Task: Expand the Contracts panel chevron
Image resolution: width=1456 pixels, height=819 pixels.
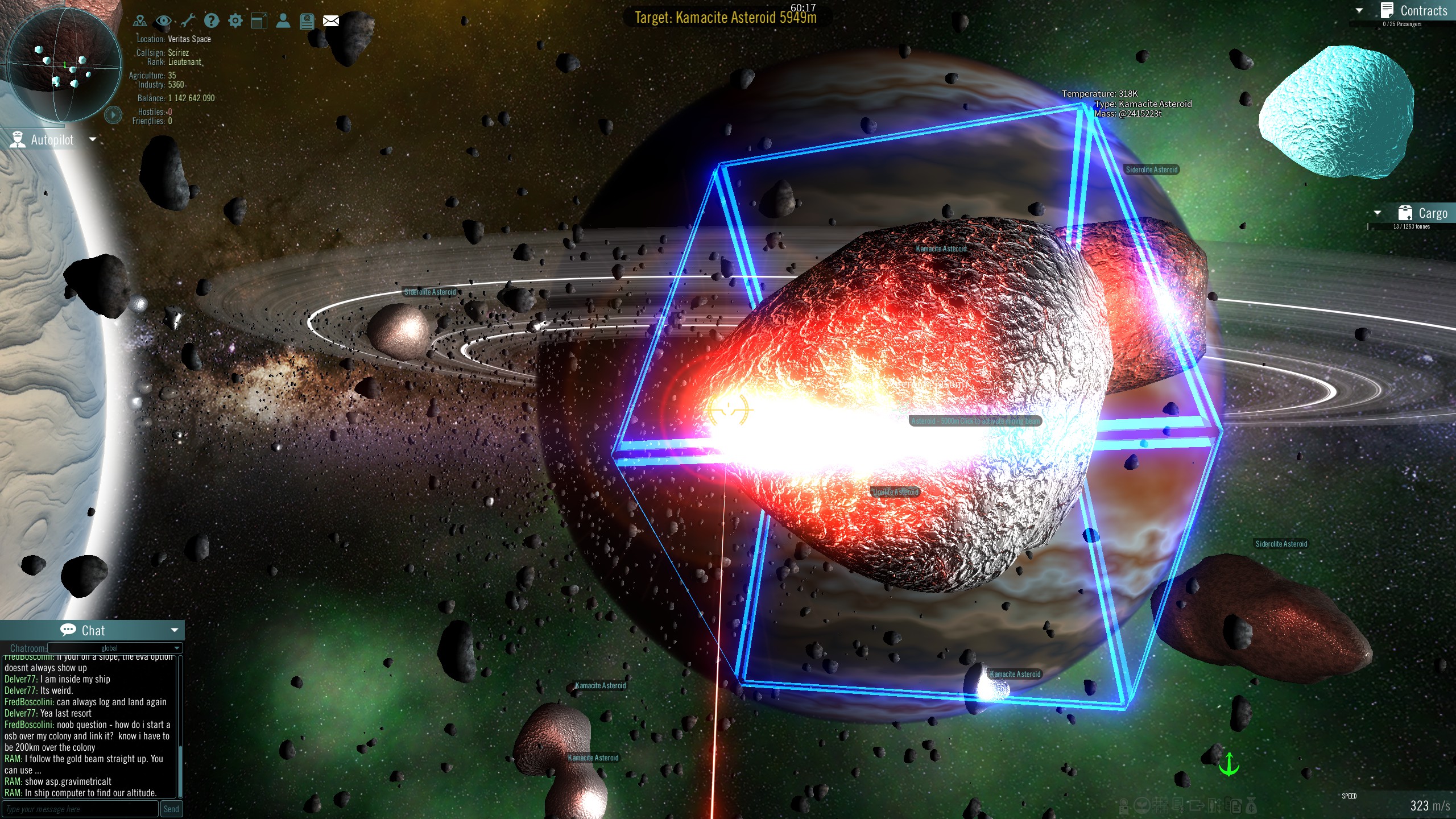Action: [1359, 11]
